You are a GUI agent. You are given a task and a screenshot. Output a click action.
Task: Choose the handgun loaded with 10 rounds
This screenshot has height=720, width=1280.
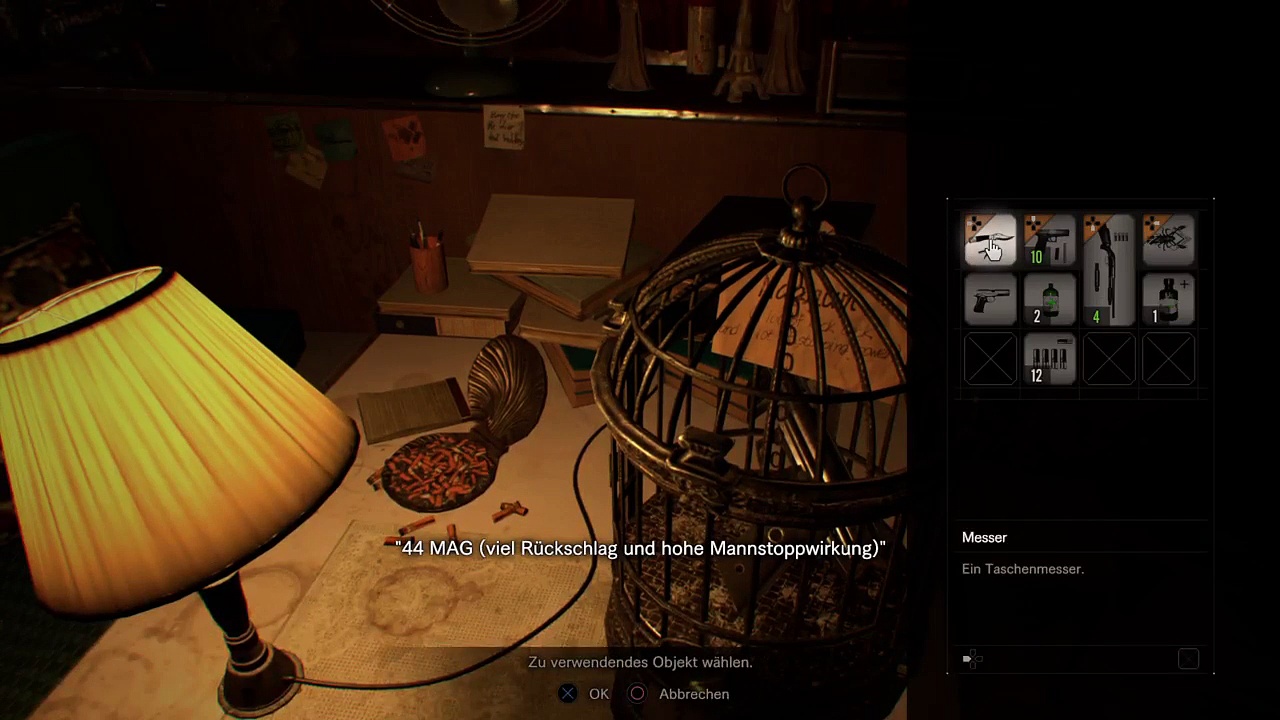pos(1049,240)
